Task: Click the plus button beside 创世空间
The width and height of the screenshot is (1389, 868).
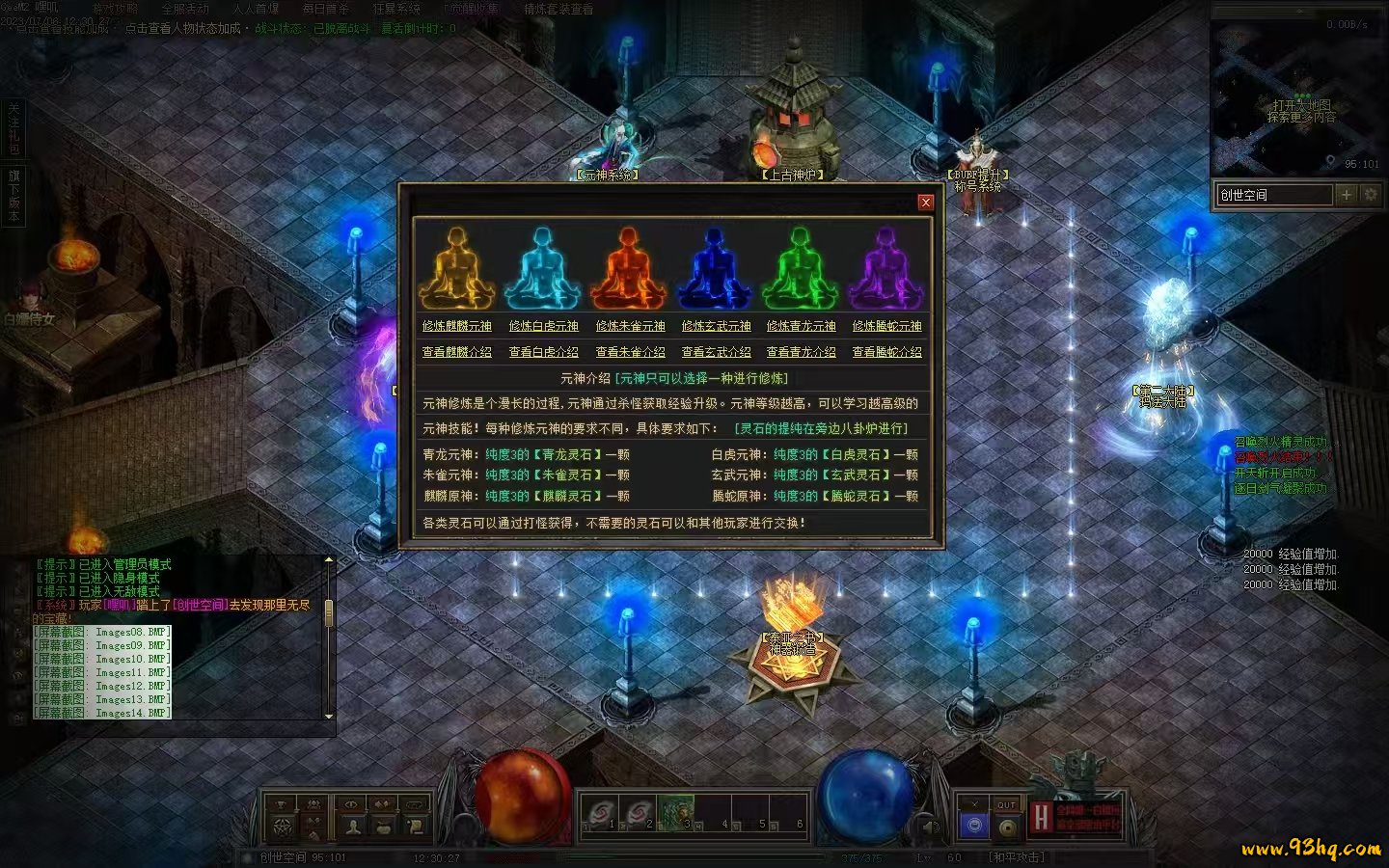Action: (x=1347, y=195)
